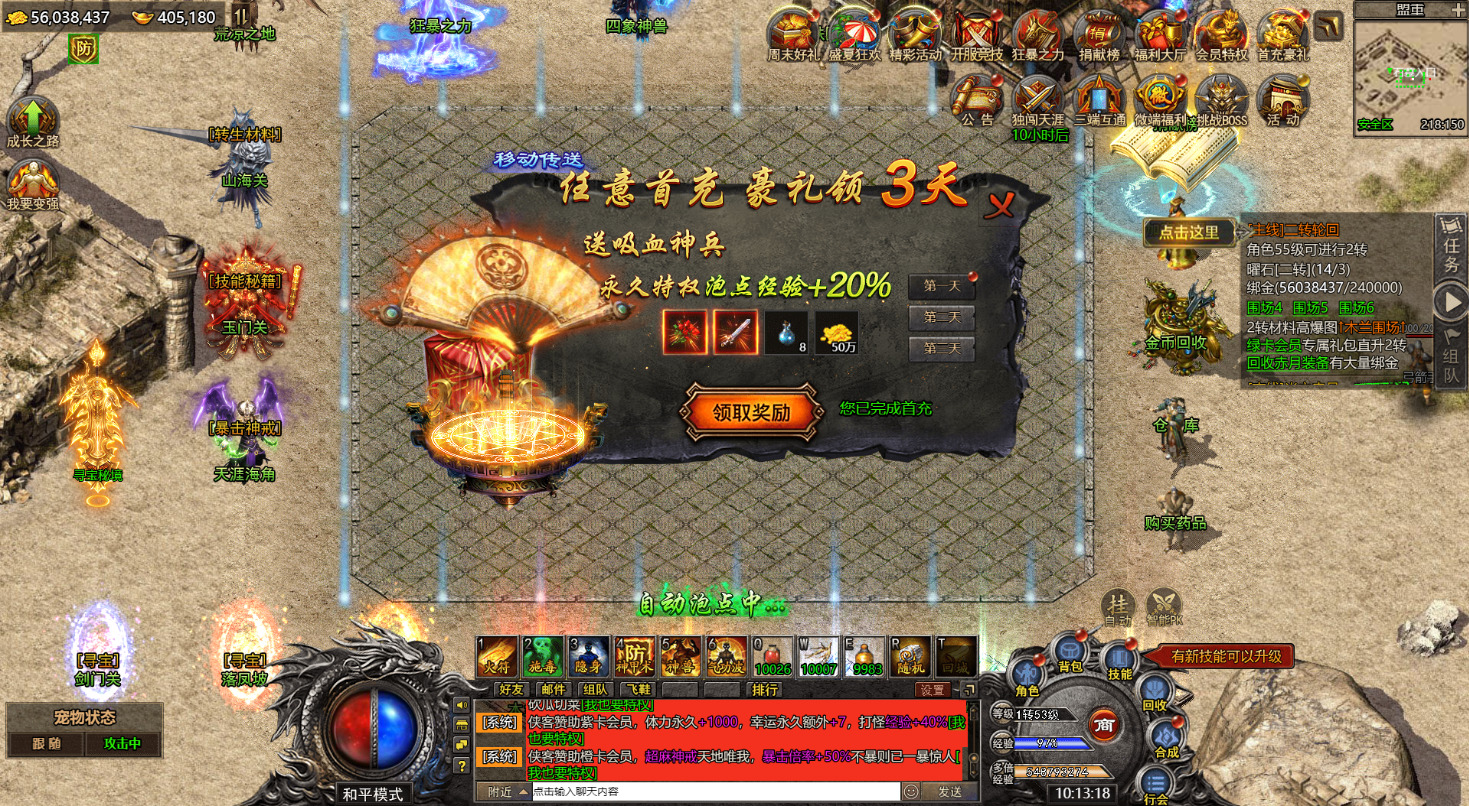Screen dimensions: 1469x806
Task: Set pet status to 跟随 follow
Action: (x=47, y=744)
